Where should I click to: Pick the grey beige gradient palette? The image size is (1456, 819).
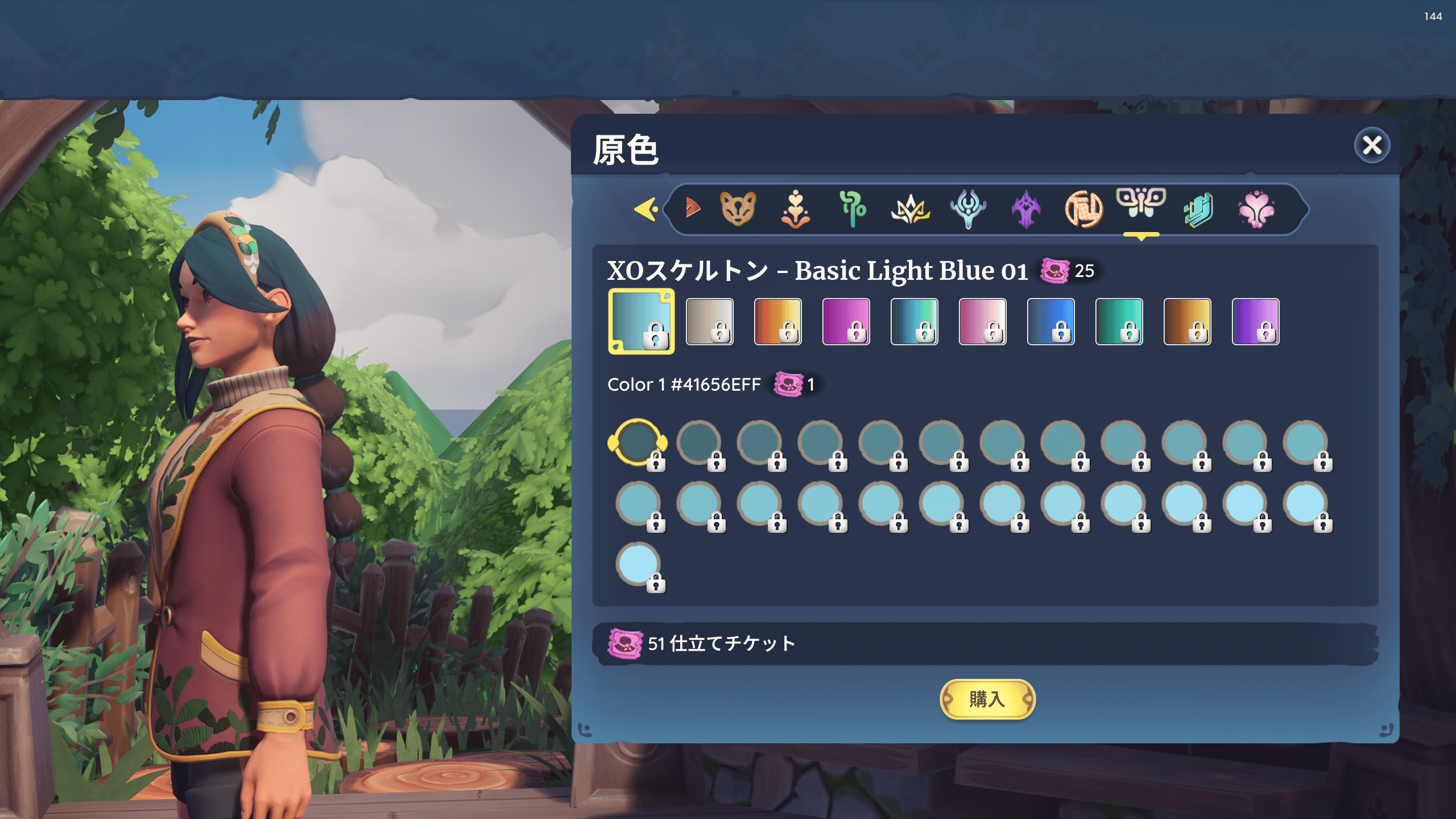(x=709, y=321)
